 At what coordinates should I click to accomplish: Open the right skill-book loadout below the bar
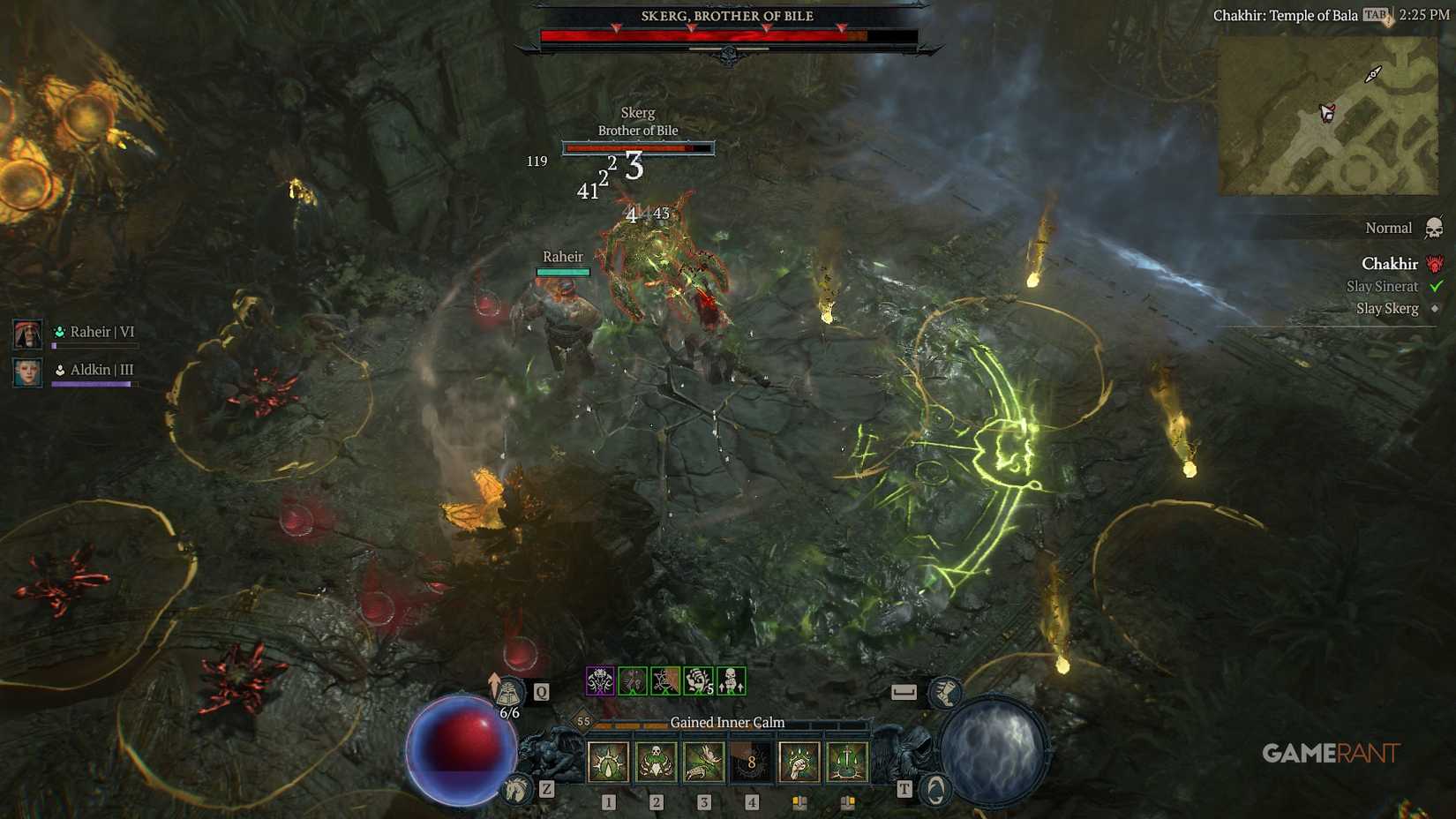pos(848,800)
